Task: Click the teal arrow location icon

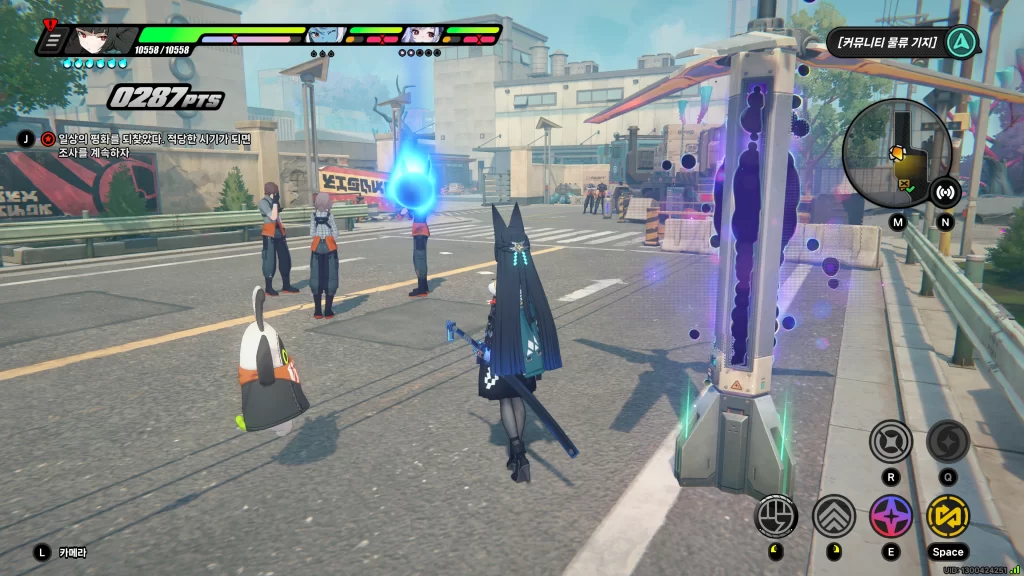Action: tap(961, 42)
